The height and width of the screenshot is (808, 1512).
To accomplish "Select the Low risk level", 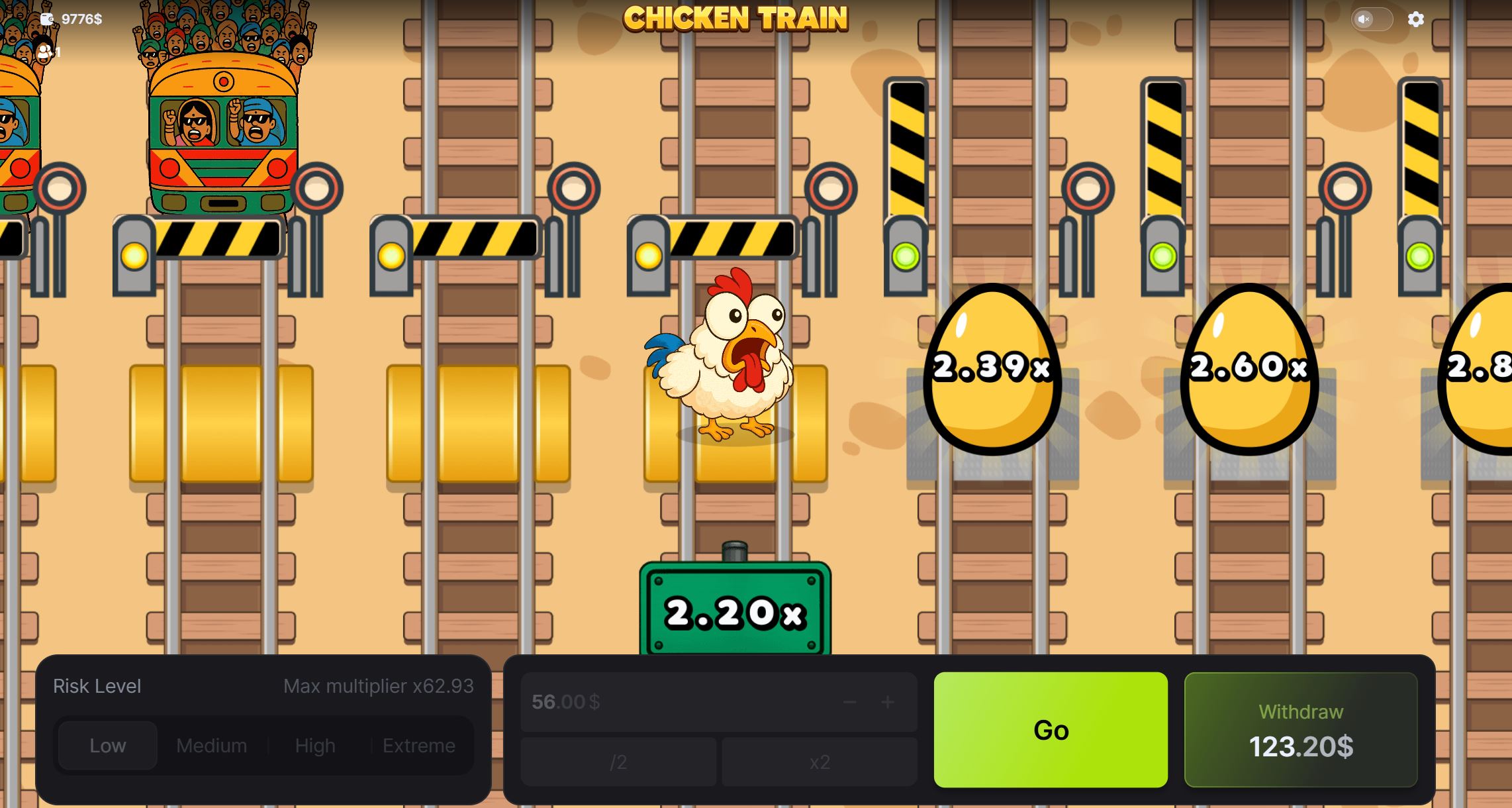I will click(x=107, y=745).
